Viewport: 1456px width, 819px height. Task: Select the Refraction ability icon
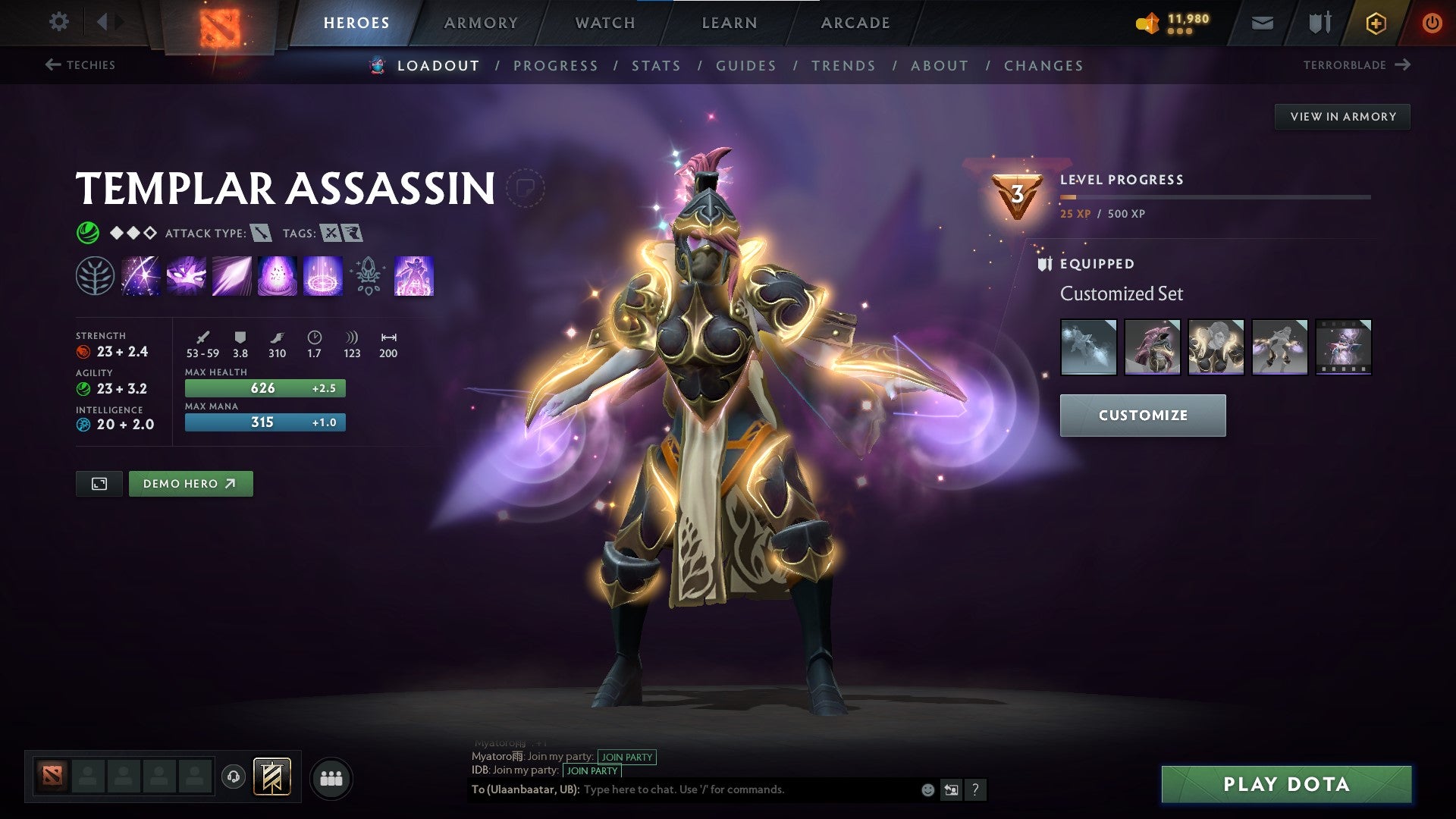tap(141, 277)
